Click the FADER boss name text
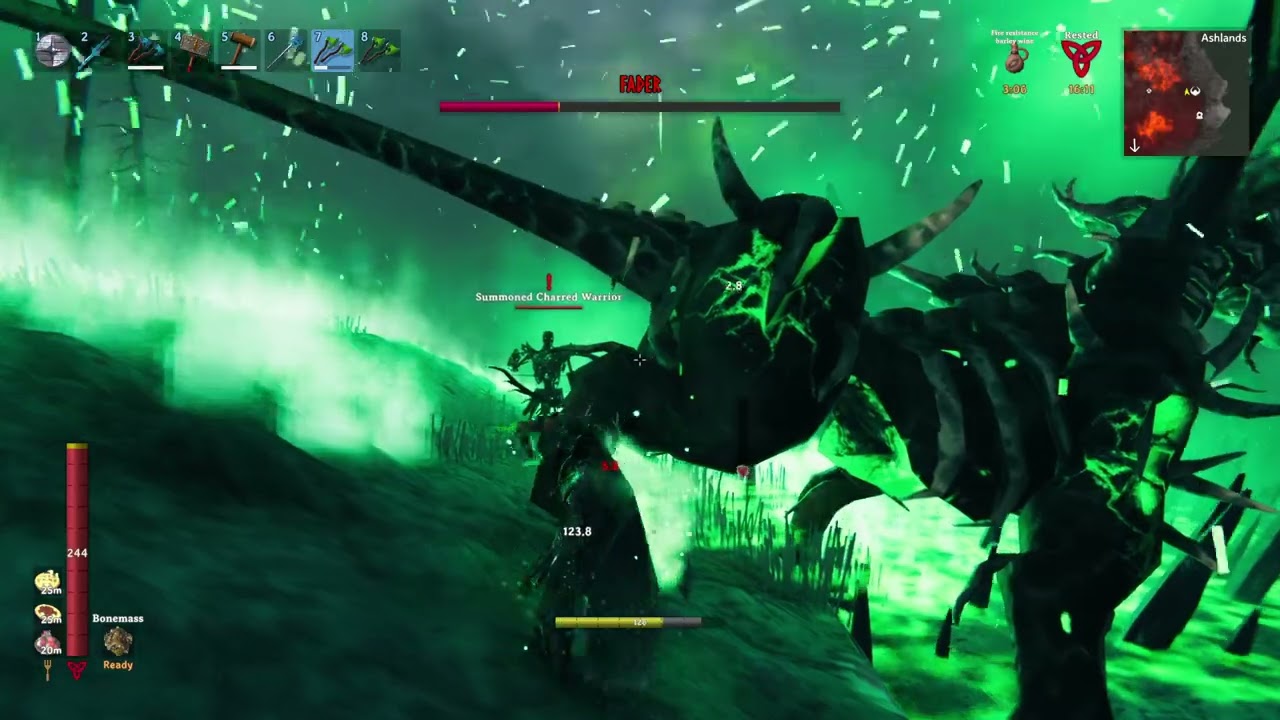This screenshot has height=720, width=1280. [x=639, y=86]
